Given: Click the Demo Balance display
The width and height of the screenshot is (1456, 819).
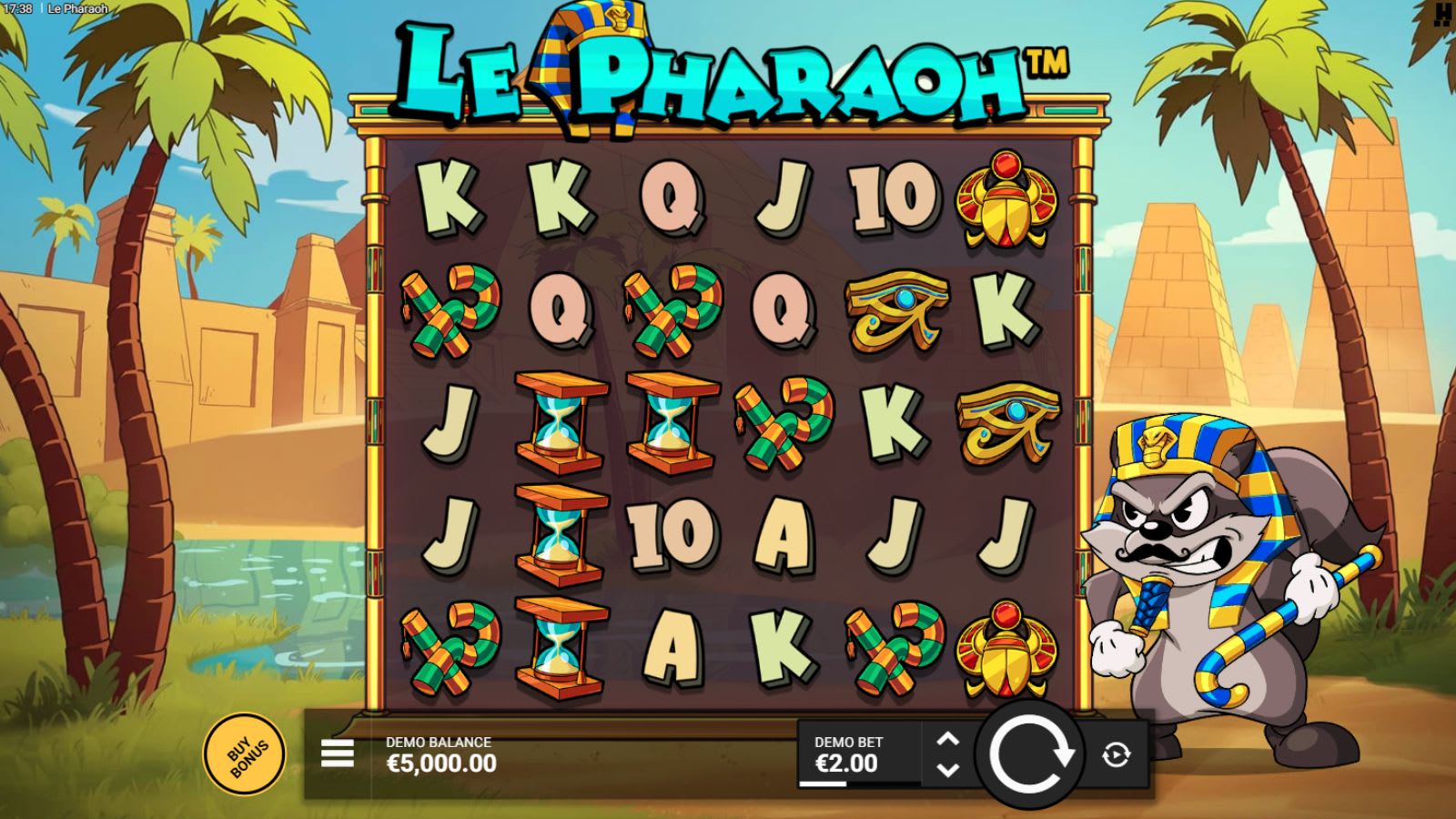Looking at the screenshot, I should pos(440,753).
